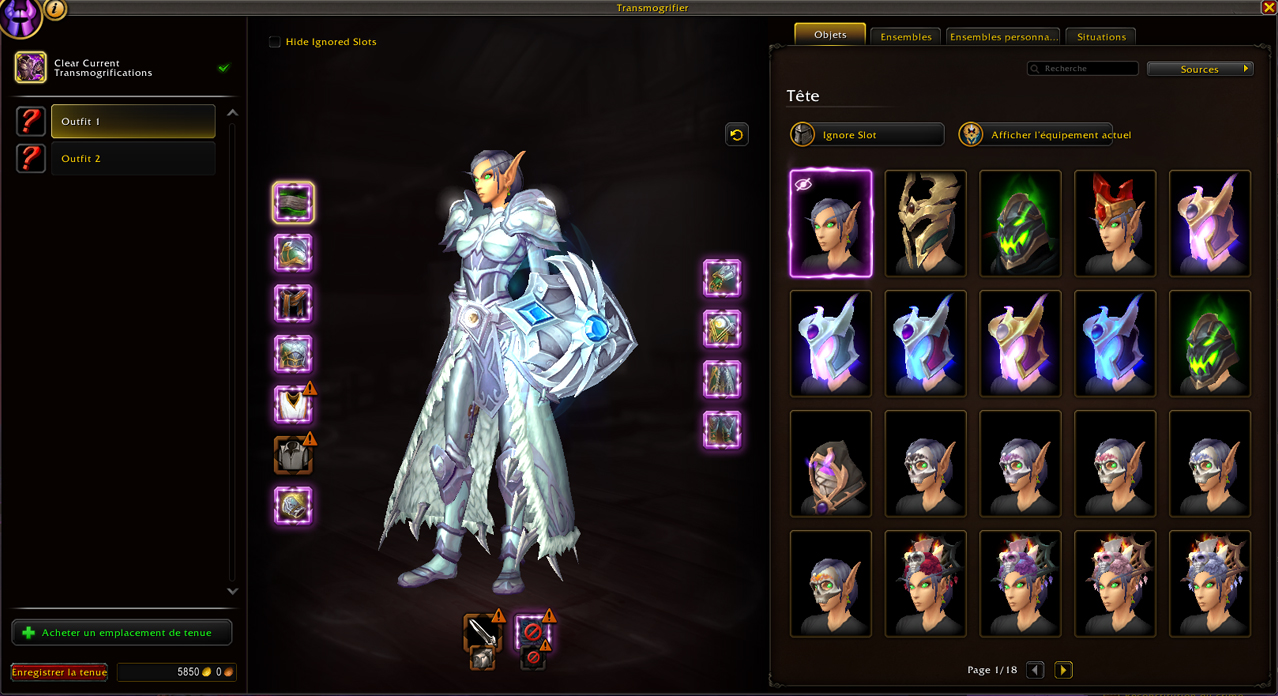Open the Sources filter dropdown
The width and height of the screenshot is (1278, 696).
pyautogui.click(x=1200, y=69)
